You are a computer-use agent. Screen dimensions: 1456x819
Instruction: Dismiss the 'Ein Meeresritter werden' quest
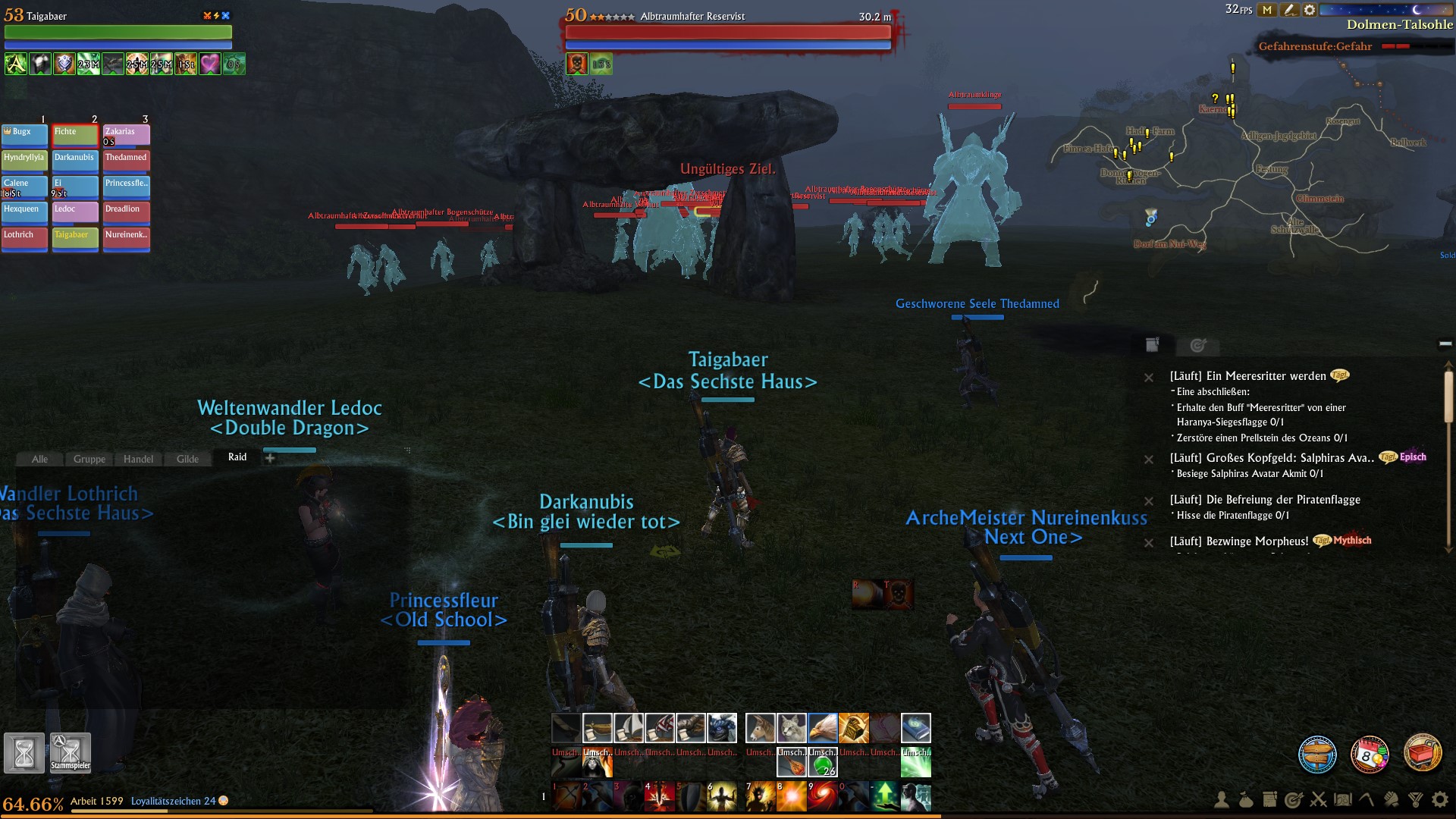[1150, 379]
